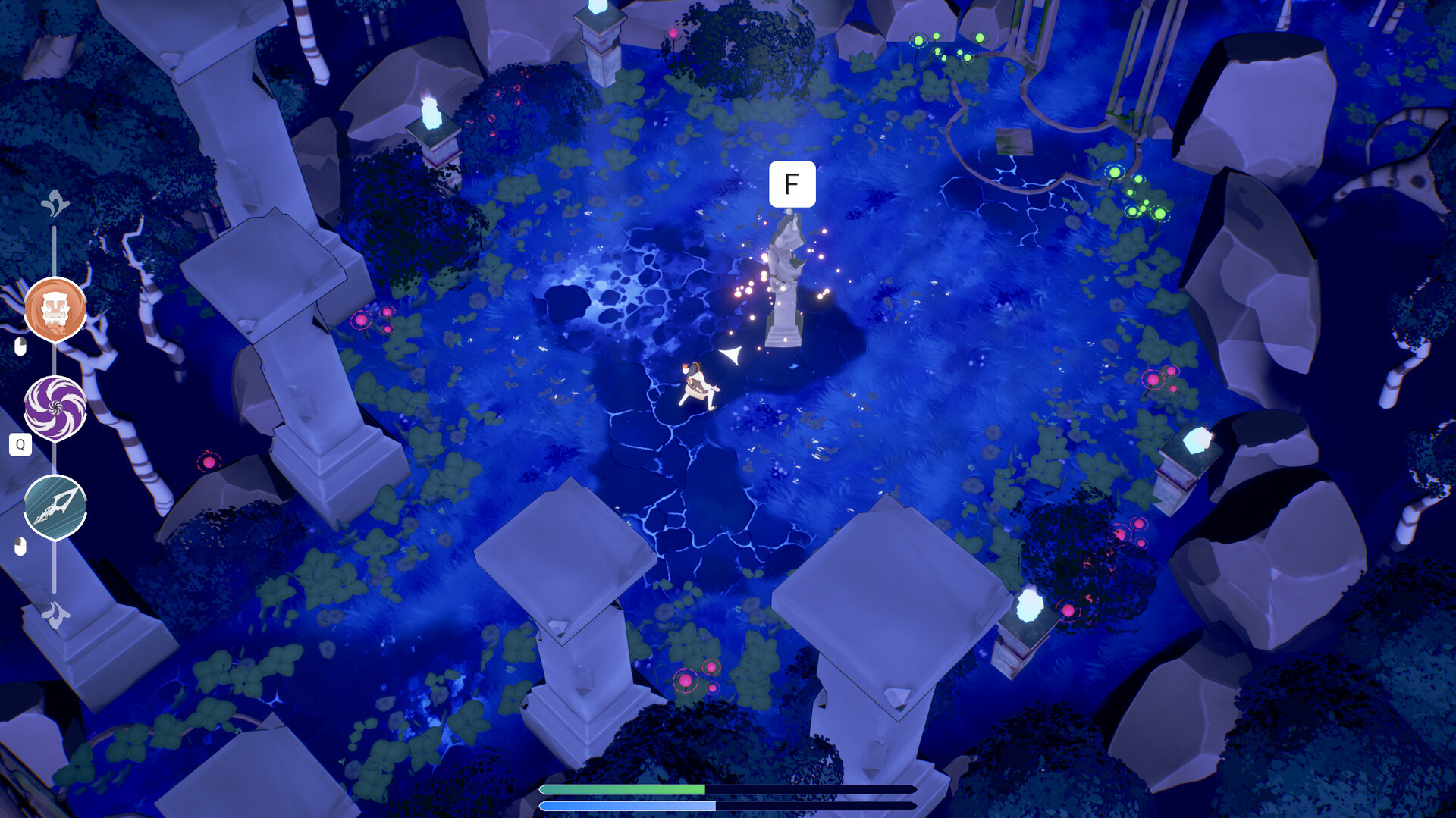This screenshot has height=818, width=1456.
Task: Choose the teal spear ability icon
Action: click(x=55, y=506)
